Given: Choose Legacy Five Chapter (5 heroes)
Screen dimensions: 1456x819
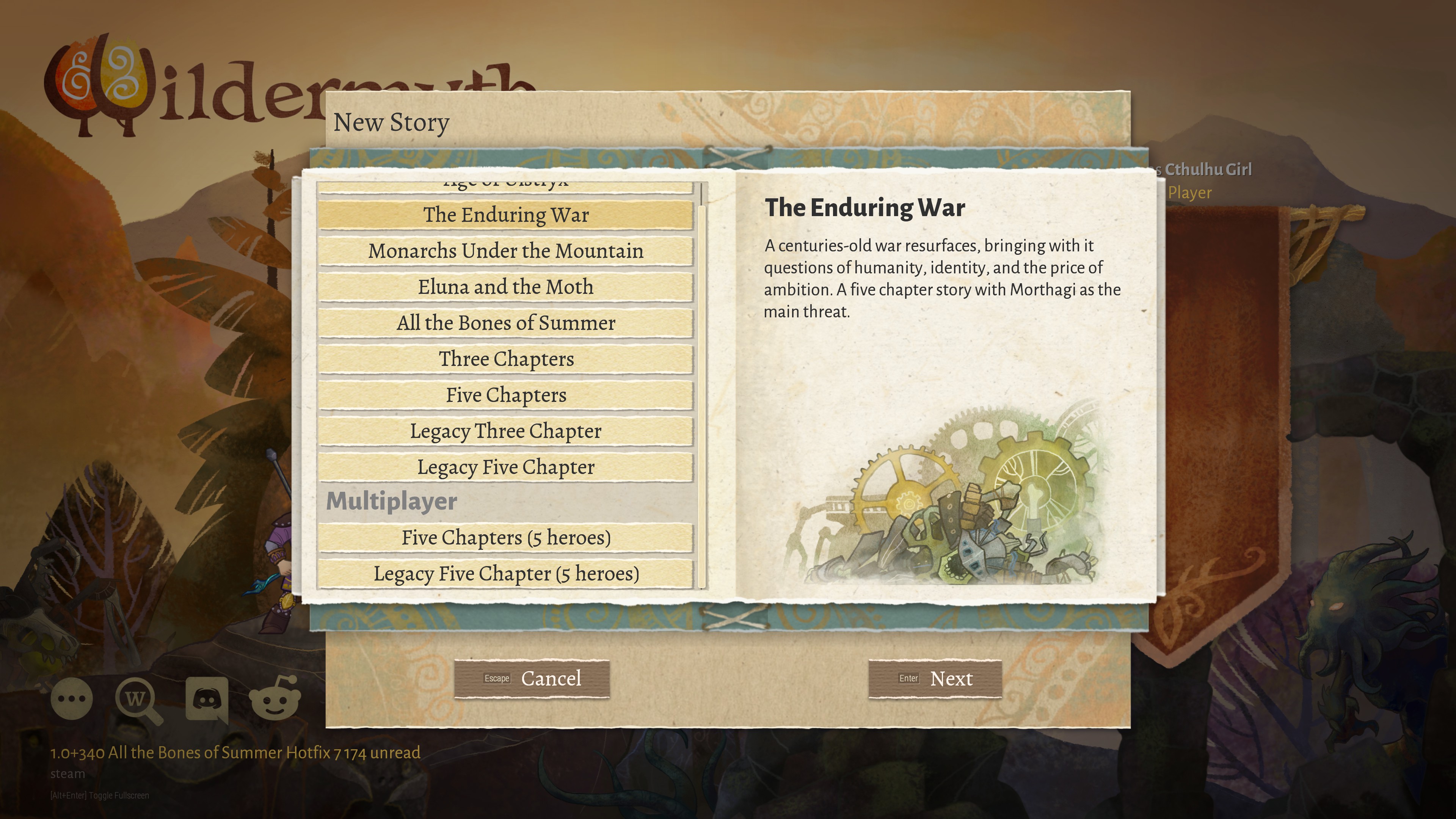Looking at the screenshot, I should pos(505,574).
